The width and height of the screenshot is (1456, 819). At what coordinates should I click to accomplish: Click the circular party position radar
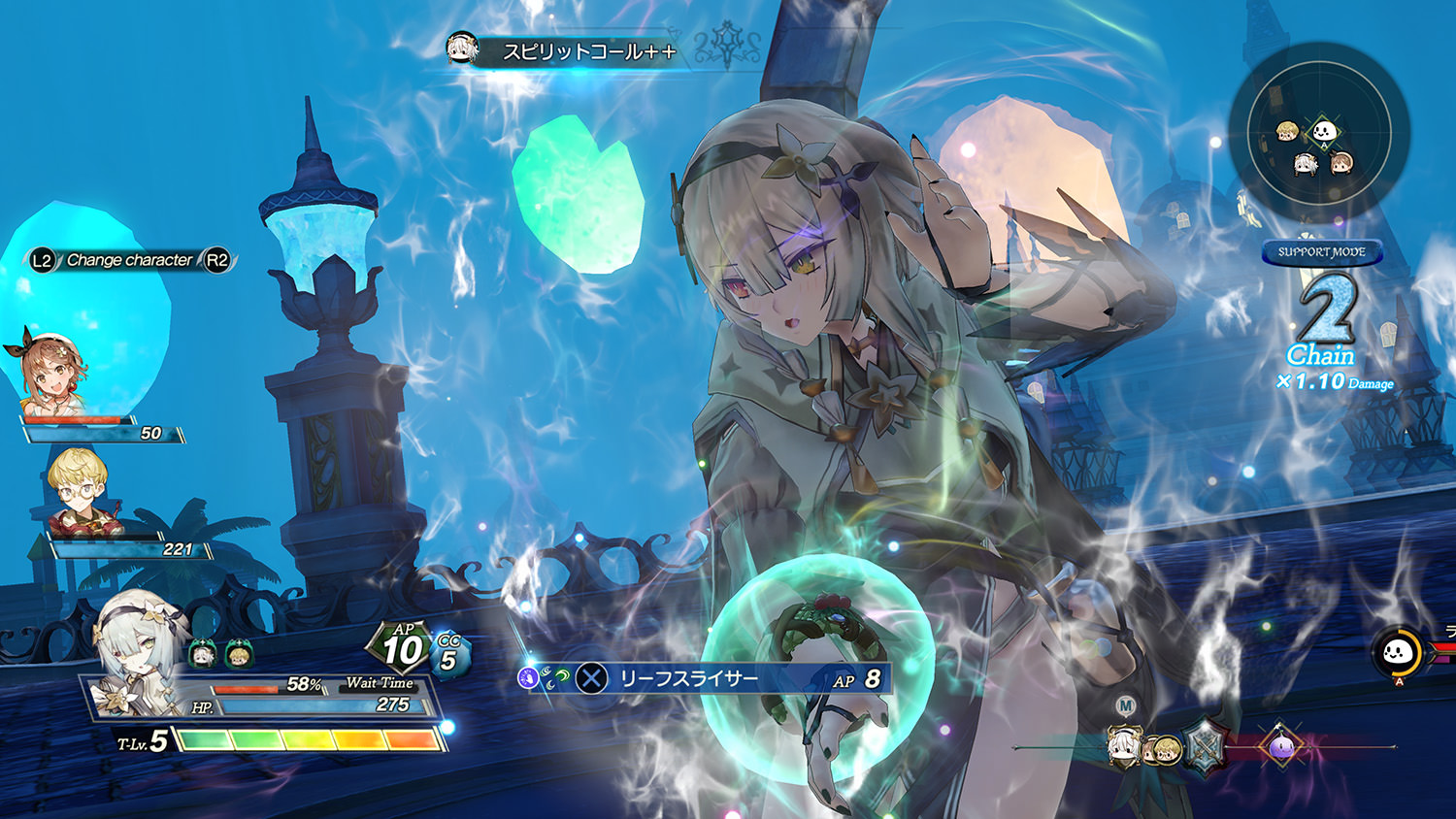point(1318,133)
